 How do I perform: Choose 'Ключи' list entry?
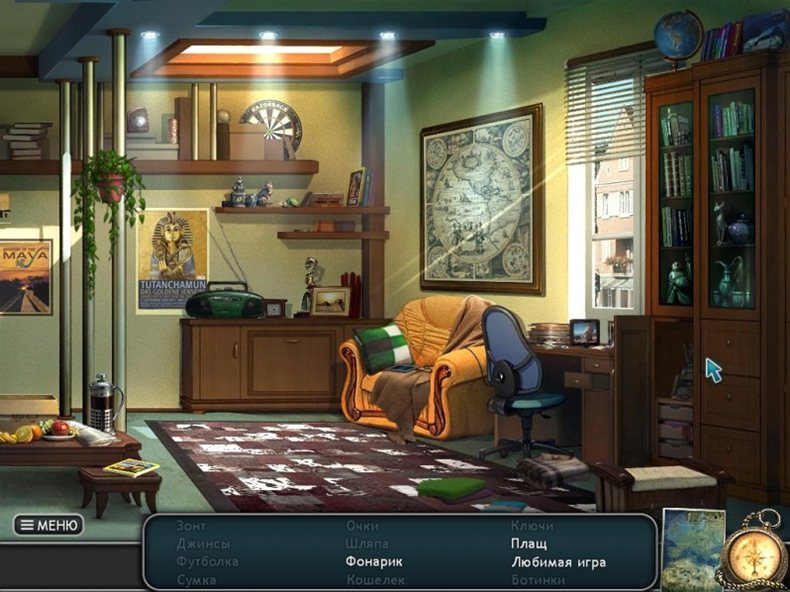point(532,526)
